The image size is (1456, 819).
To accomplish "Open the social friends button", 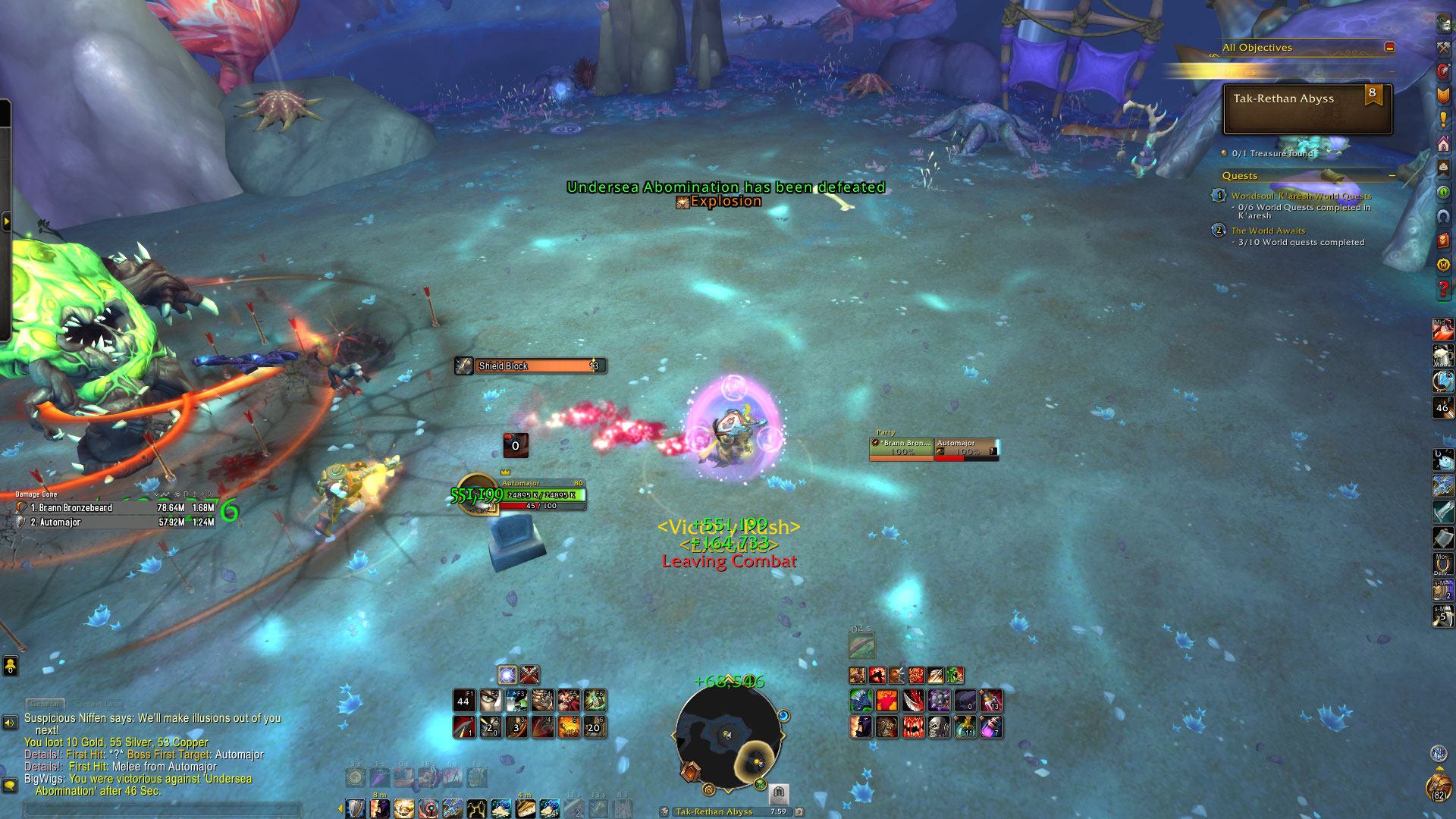I will pyautogui.click(x=10, y=666).
